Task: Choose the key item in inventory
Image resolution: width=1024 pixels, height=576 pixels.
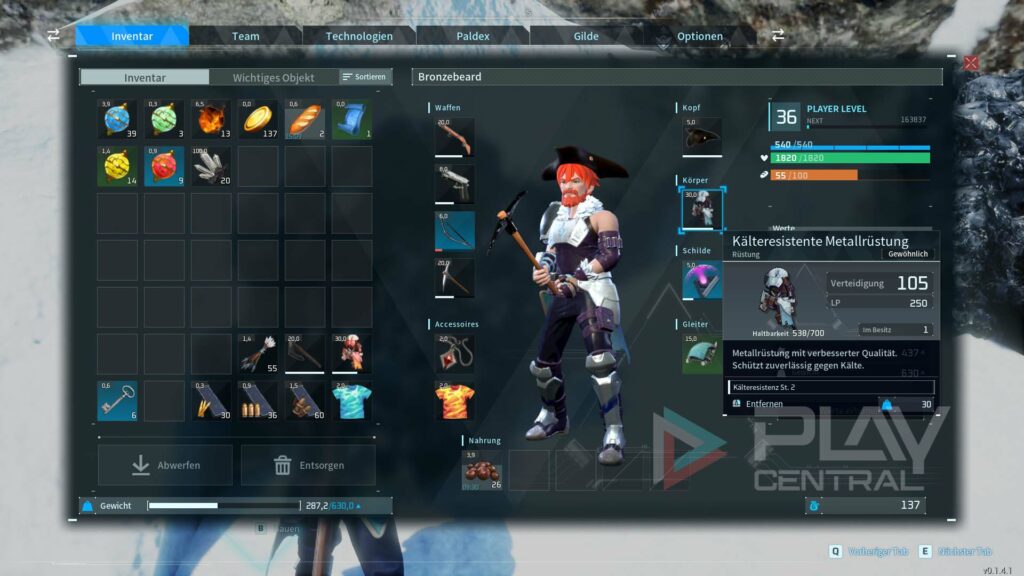Action: pos(117,401)
